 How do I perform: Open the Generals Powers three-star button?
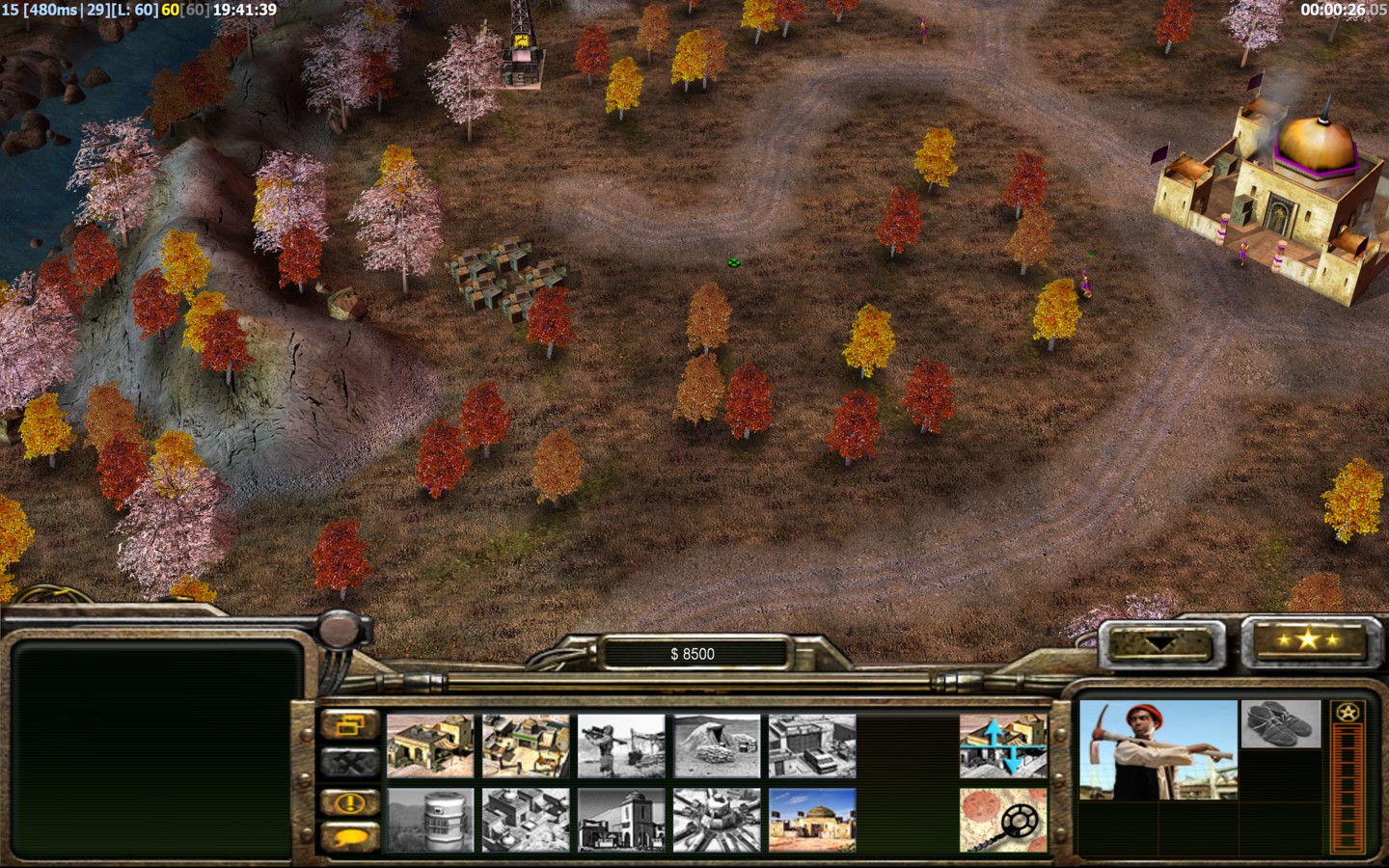coord(1307,639)
